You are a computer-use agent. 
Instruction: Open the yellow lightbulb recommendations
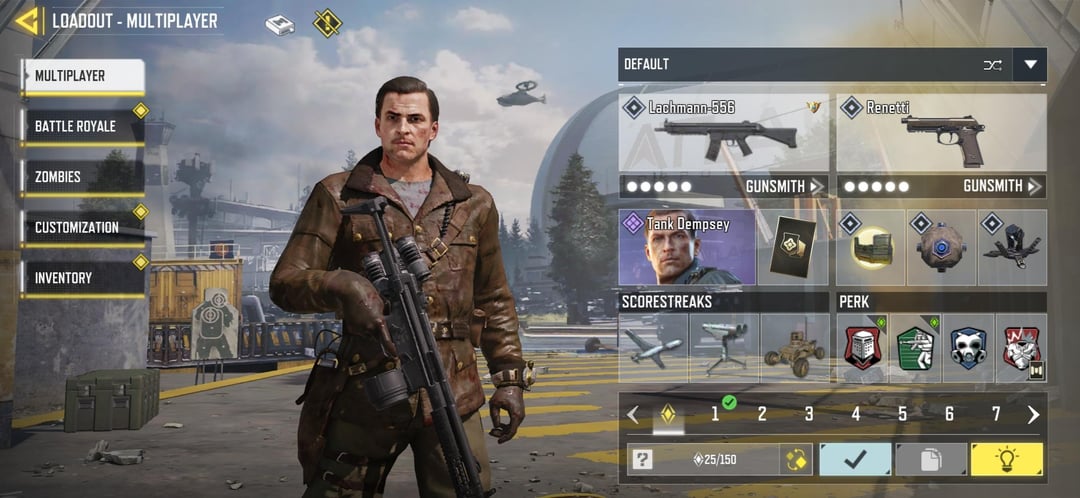(x=1007, y=459)
